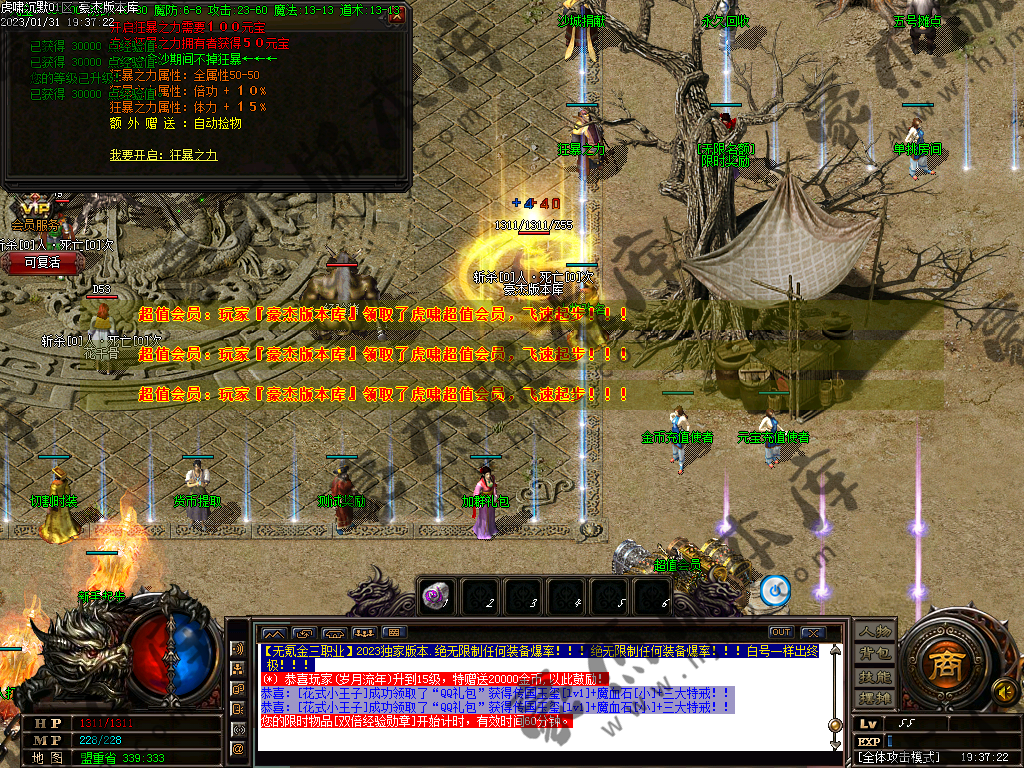Open the 摆摊 stall button
Viewport: 1024px width, 768px height.
click(876, 697)
